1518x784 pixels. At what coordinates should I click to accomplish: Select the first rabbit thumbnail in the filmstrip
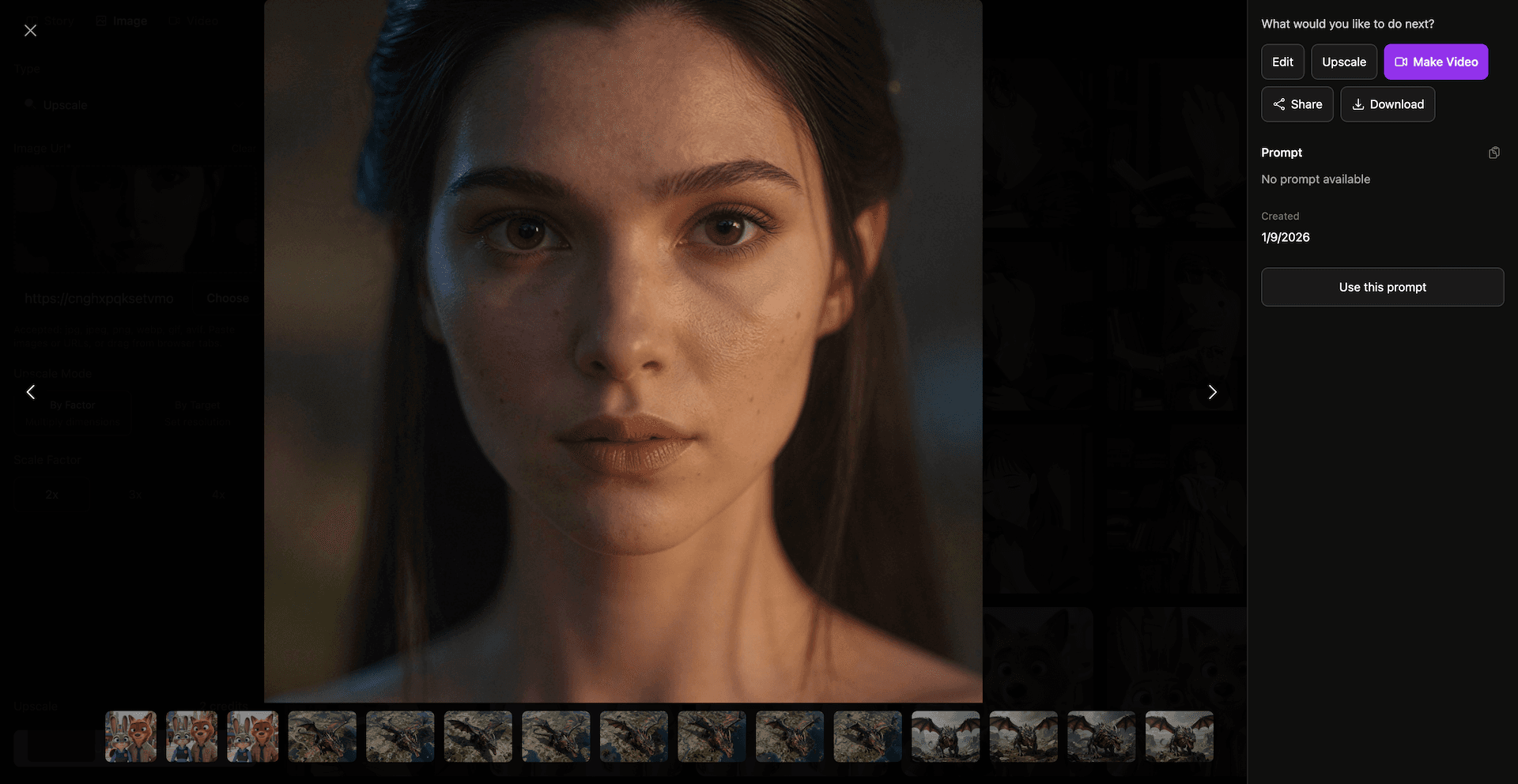pyautogui.click(x=130, y=737)
